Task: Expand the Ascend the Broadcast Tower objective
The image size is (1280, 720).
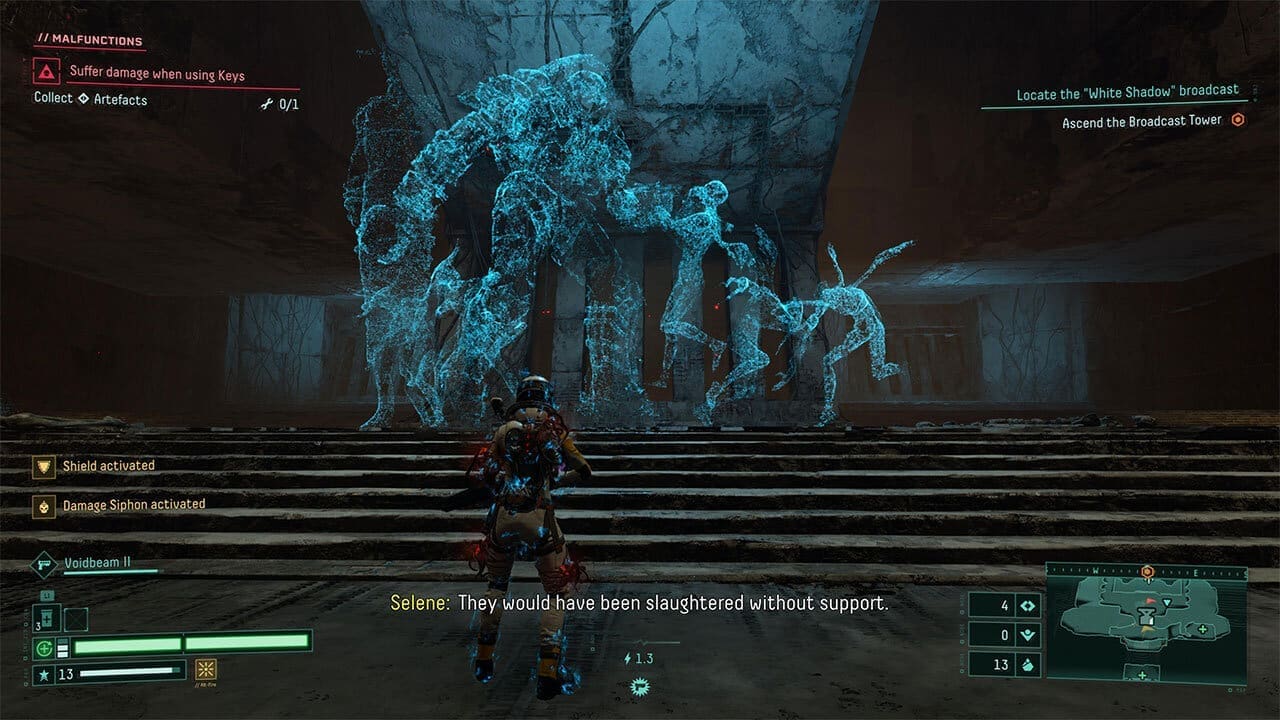Action: (x=1142, y=119)
